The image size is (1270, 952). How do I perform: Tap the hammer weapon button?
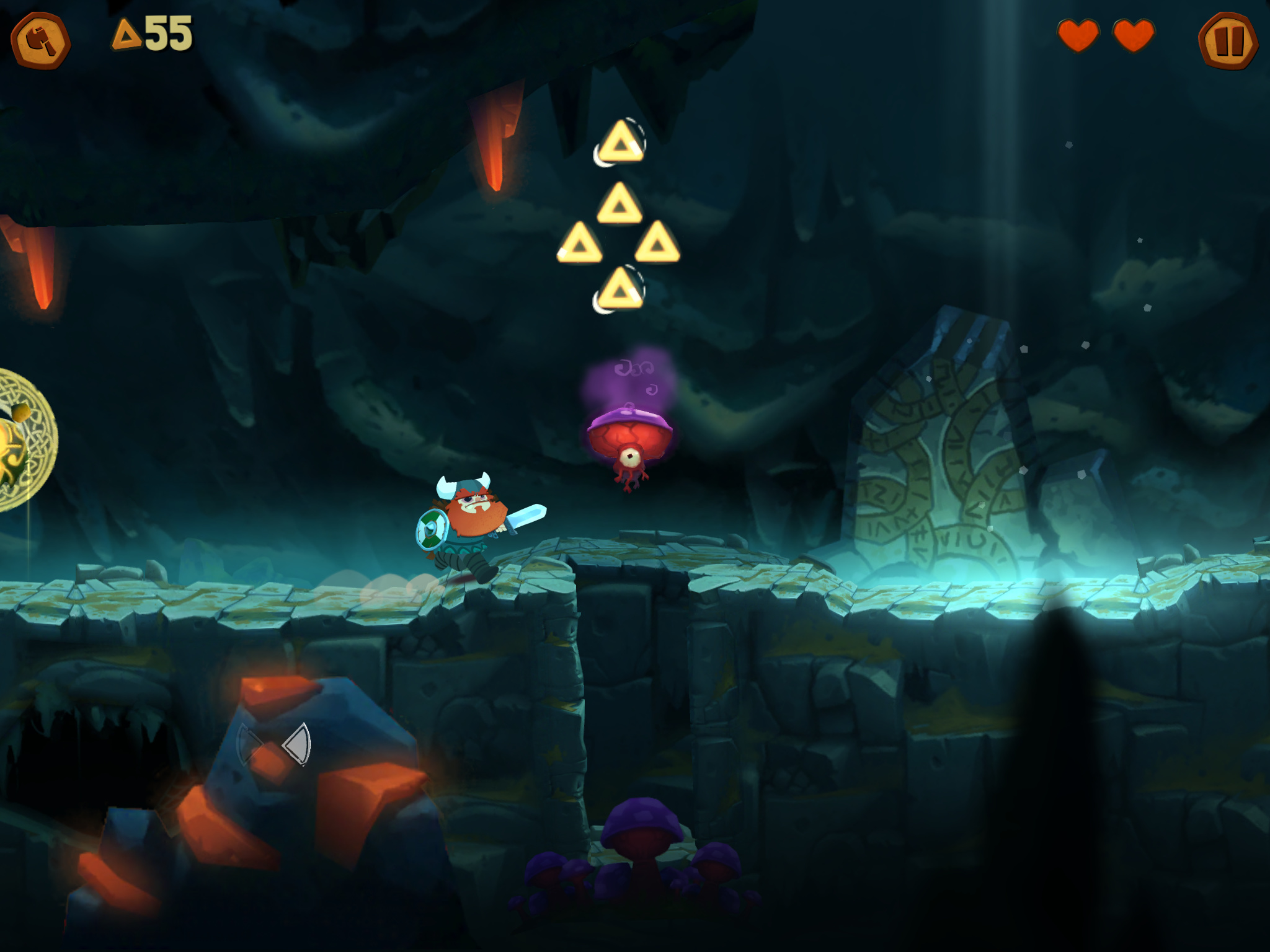(40, 41)
